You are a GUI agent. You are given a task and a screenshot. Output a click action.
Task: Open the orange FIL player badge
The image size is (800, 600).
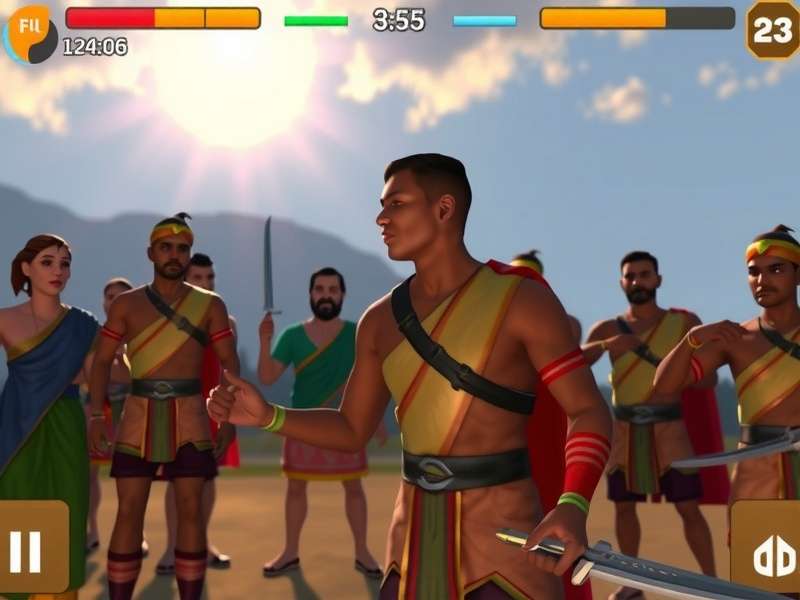(x=30, y=30)
